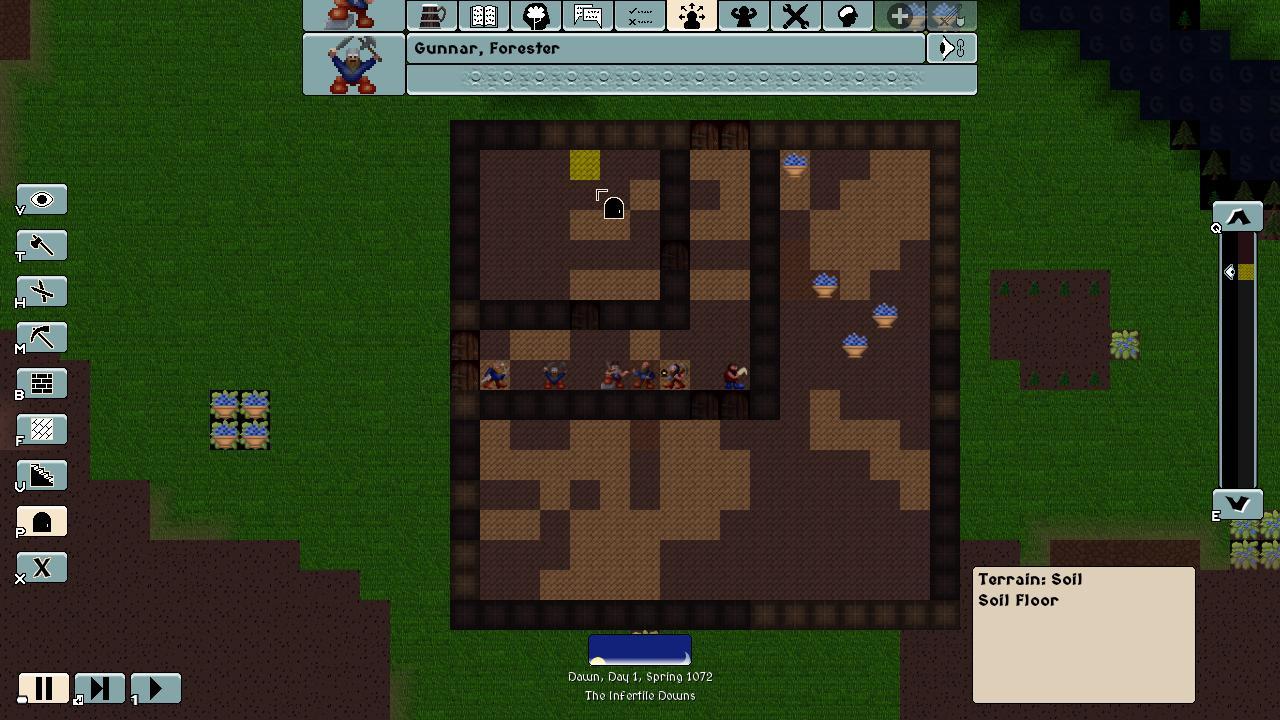1280x720 pixels.
Task: Select the build Floor tool
Action: [41, 429]
